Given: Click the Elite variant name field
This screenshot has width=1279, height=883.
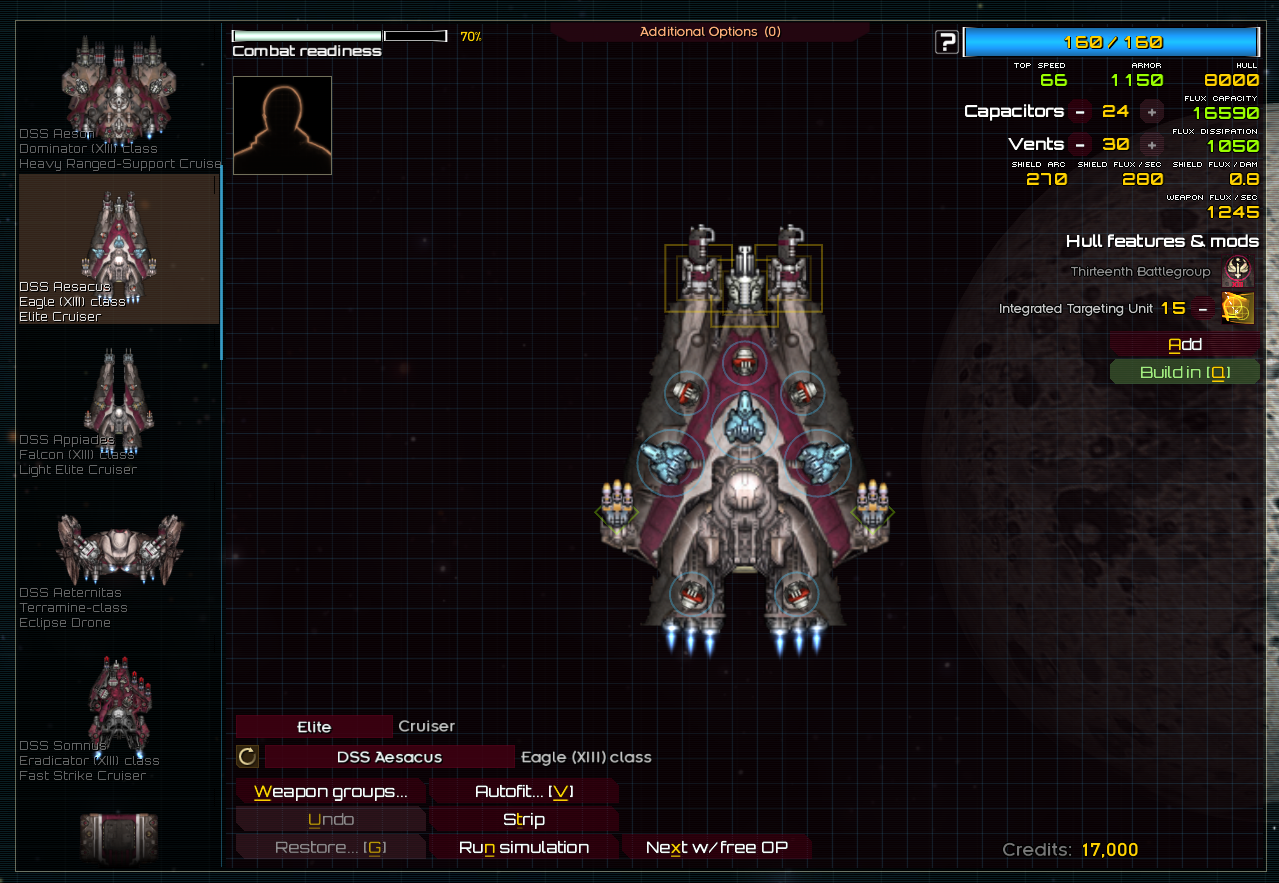Looking at the screenshot, I should [x=314, y=727].
